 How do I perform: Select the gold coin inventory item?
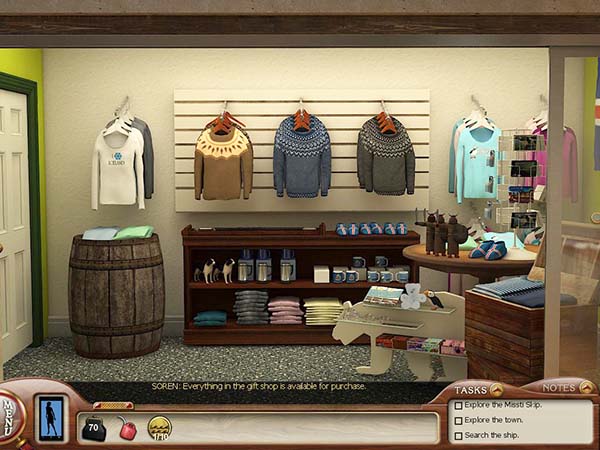point(159,428)
